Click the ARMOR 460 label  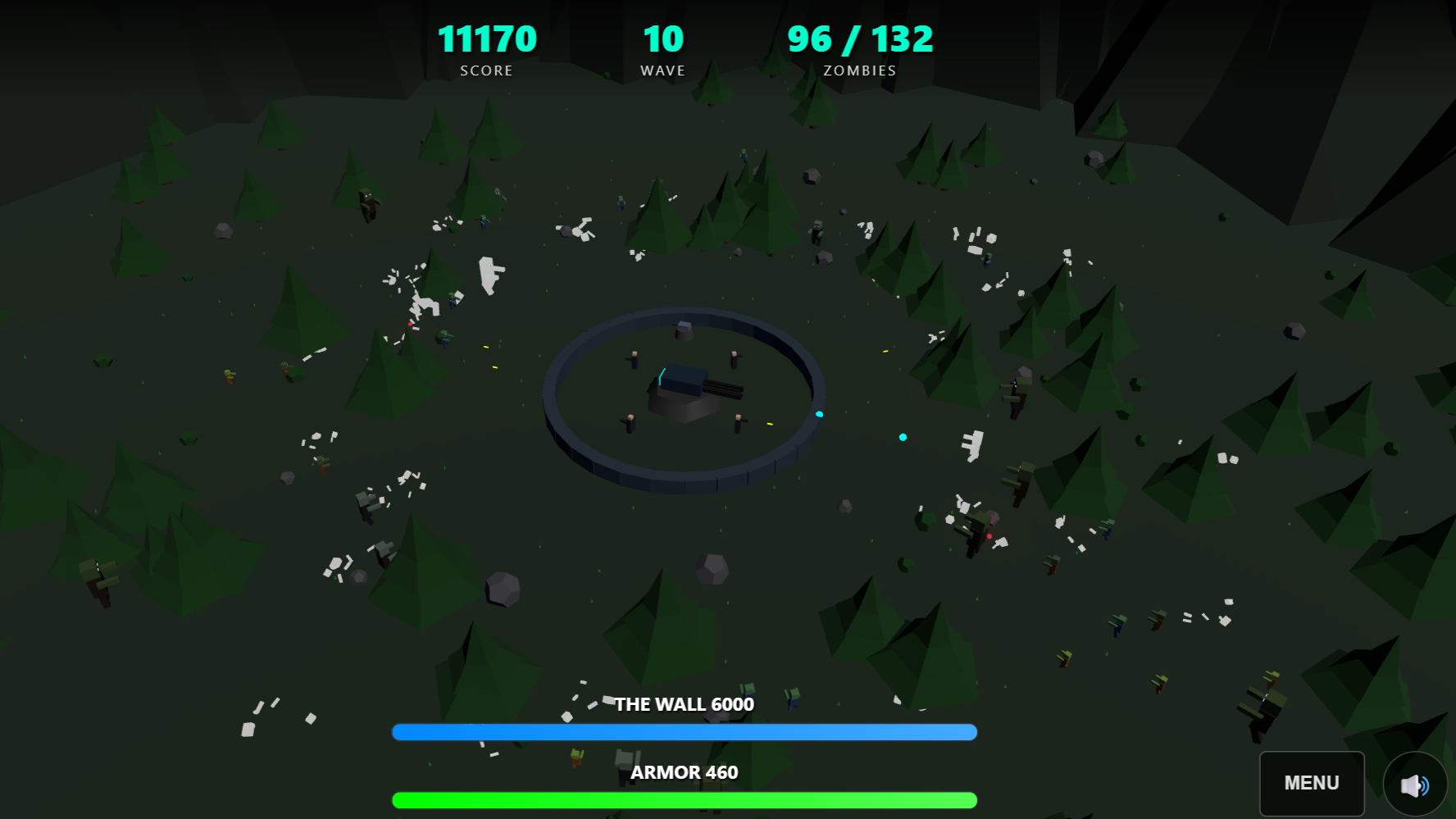(685, 771)
